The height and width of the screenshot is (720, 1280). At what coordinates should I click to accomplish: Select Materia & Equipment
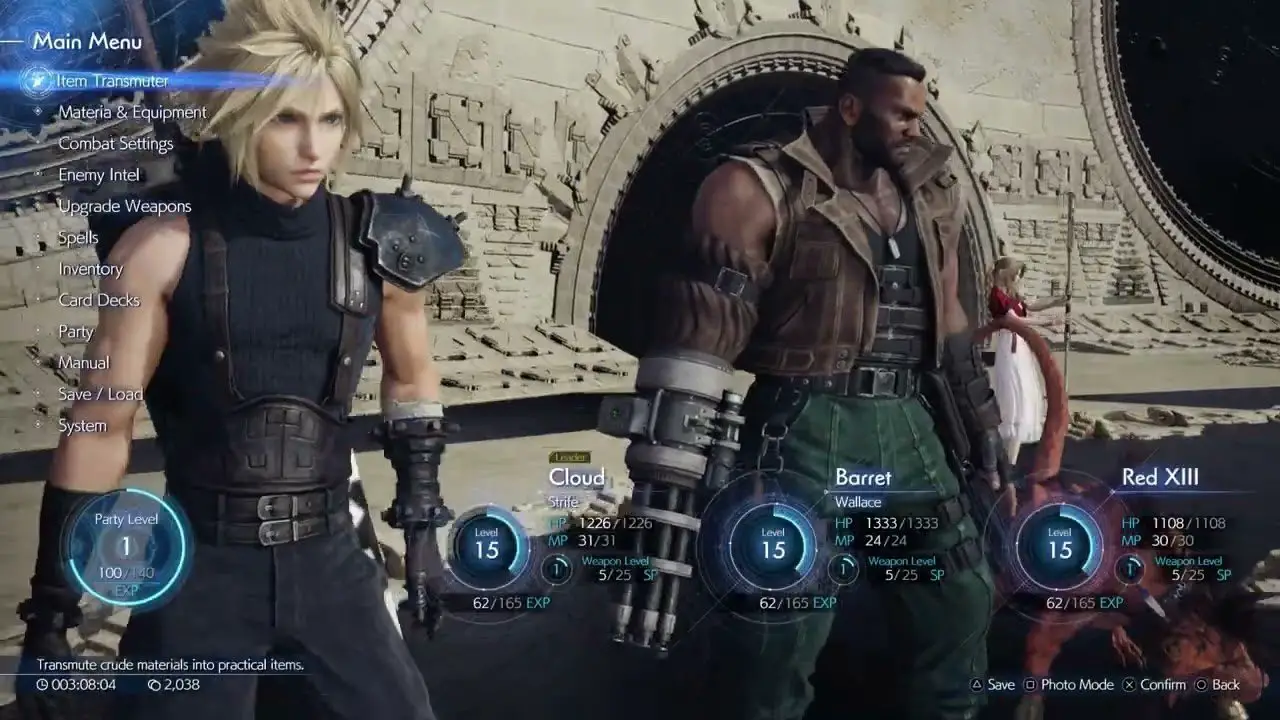[x=132, y=112]
